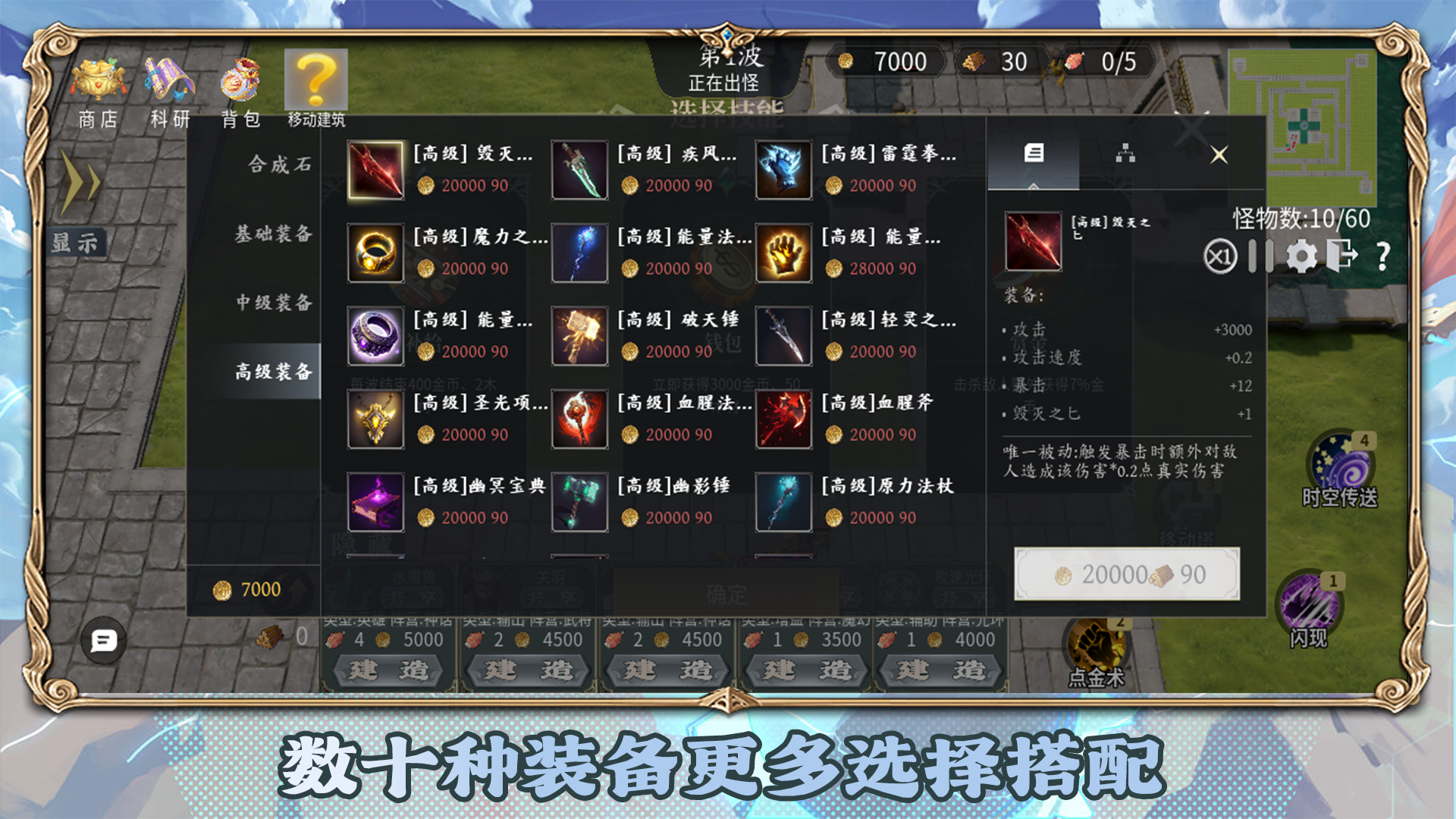The width and height of the screenshot is (1456, 819).
Task: Open the synthesis tree tab in detail panel
Action: [x=1127, y=153]
